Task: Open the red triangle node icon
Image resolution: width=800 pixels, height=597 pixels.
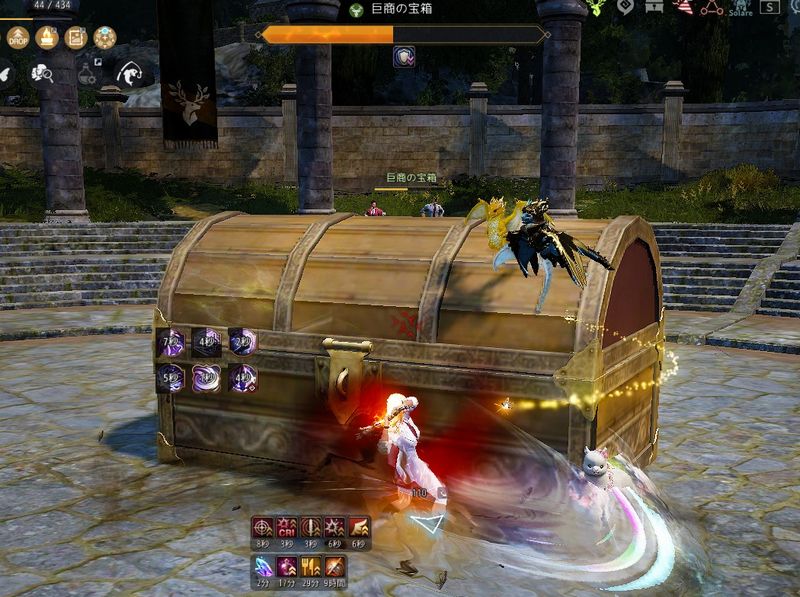Action: coord(711,7)
